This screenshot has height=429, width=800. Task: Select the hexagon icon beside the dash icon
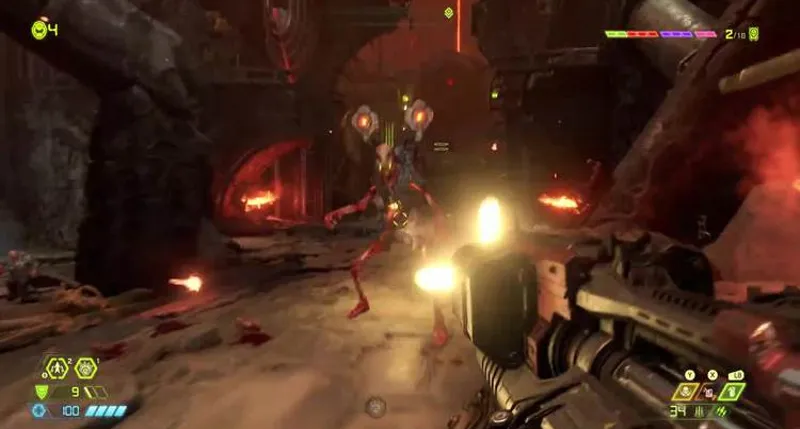[85, 368]
